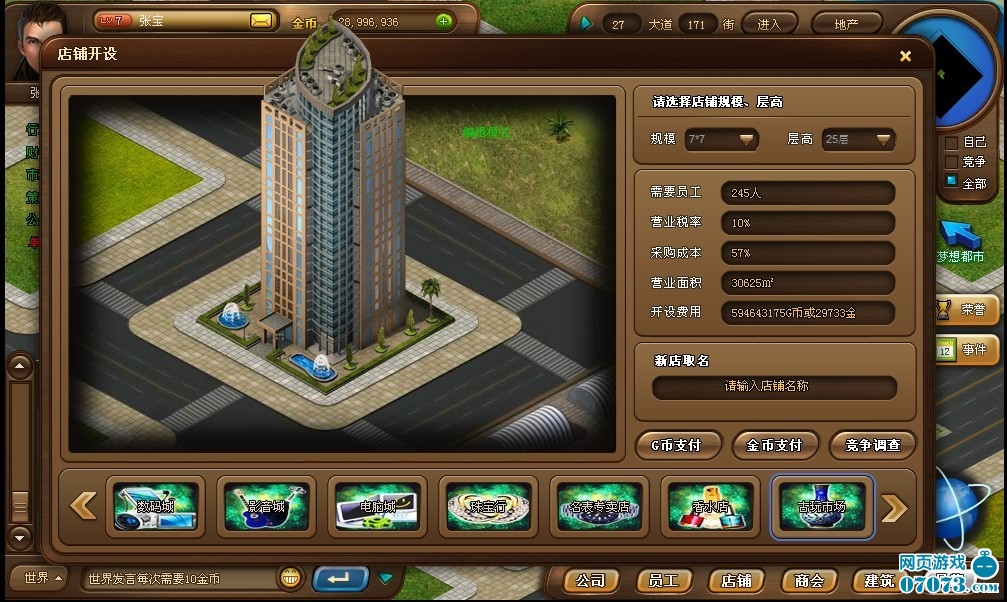Select the 影音城 shop type

click(266, 506)
